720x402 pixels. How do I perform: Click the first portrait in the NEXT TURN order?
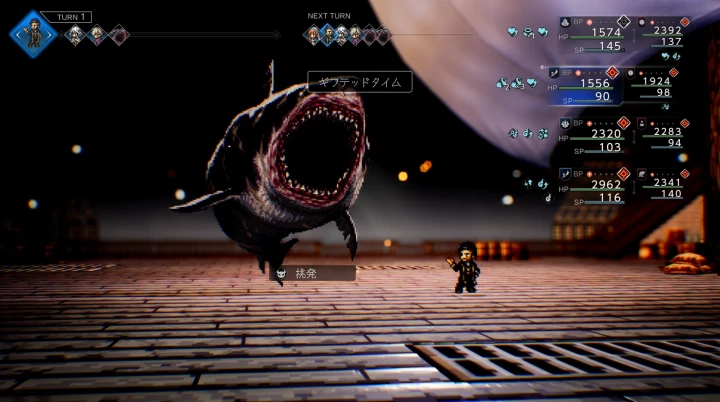coord(313,36)
